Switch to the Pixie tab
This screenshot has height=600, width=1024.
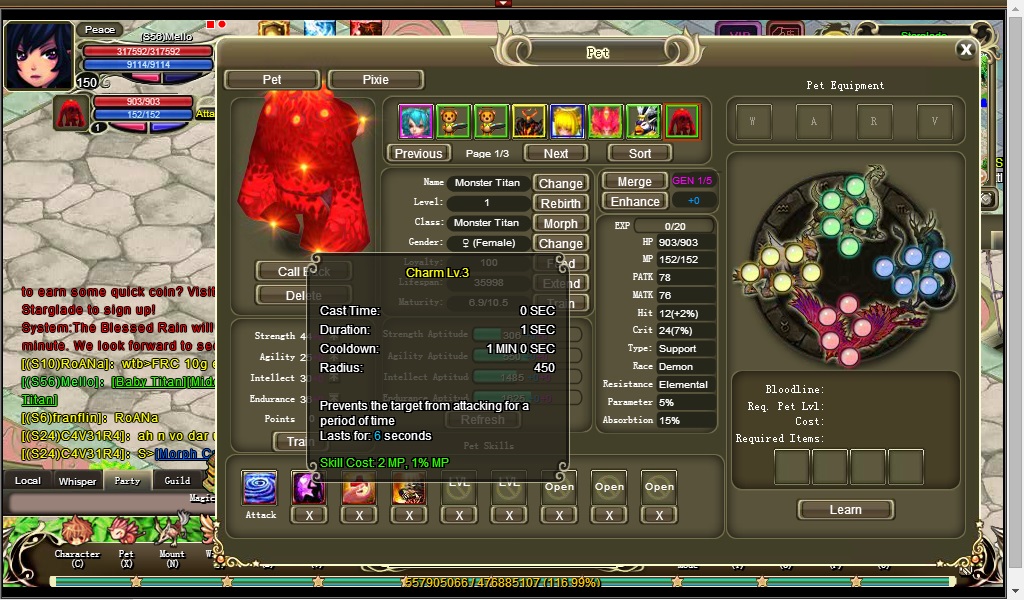coord(376,80)
